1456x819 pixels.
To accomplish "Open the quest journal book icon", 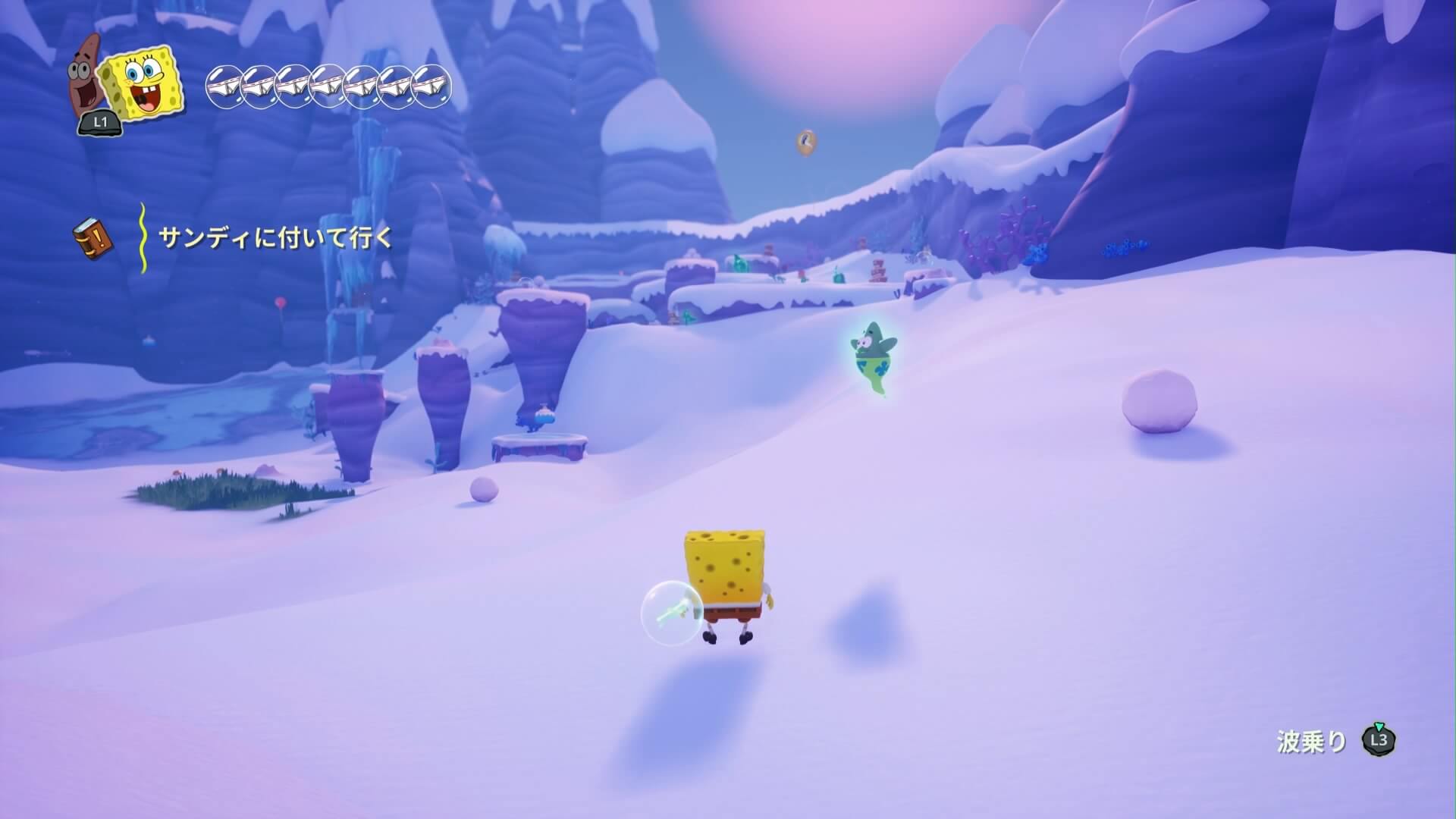I will pyautogui.click(x=94, y=238).
